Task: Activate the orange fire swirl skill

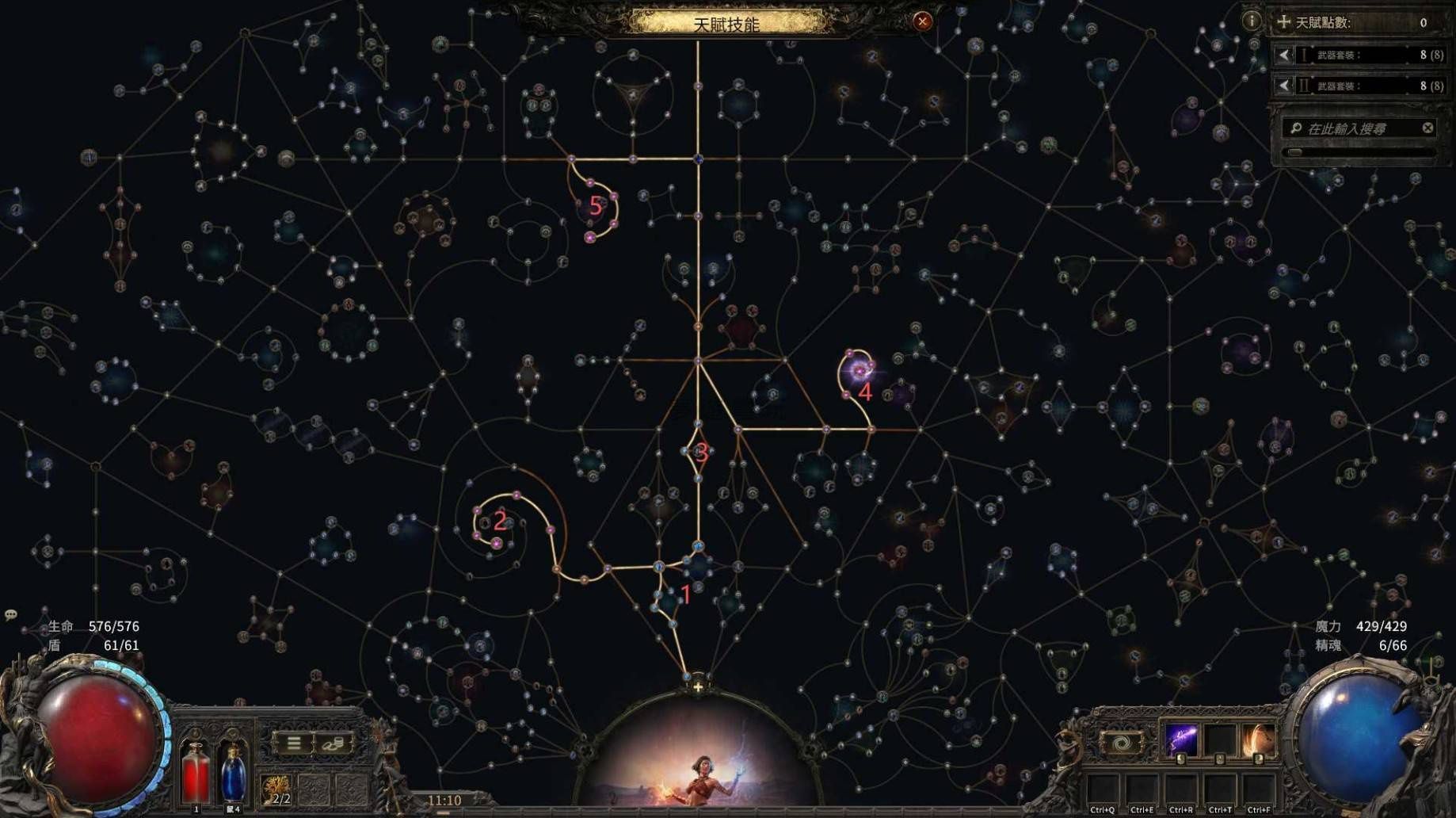Action: click(1258, 740)
